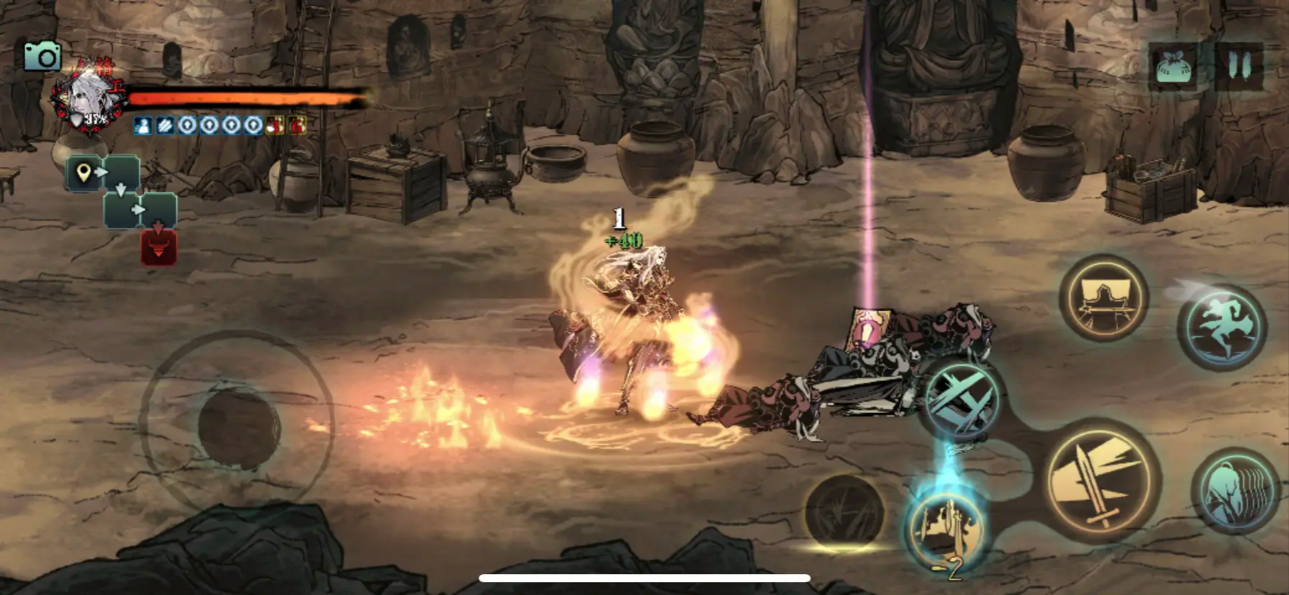Image resolution: width=1289 pixels, height=595 pixels.
Task: Activate the hat-shaped skill button
Action: 1104,298
